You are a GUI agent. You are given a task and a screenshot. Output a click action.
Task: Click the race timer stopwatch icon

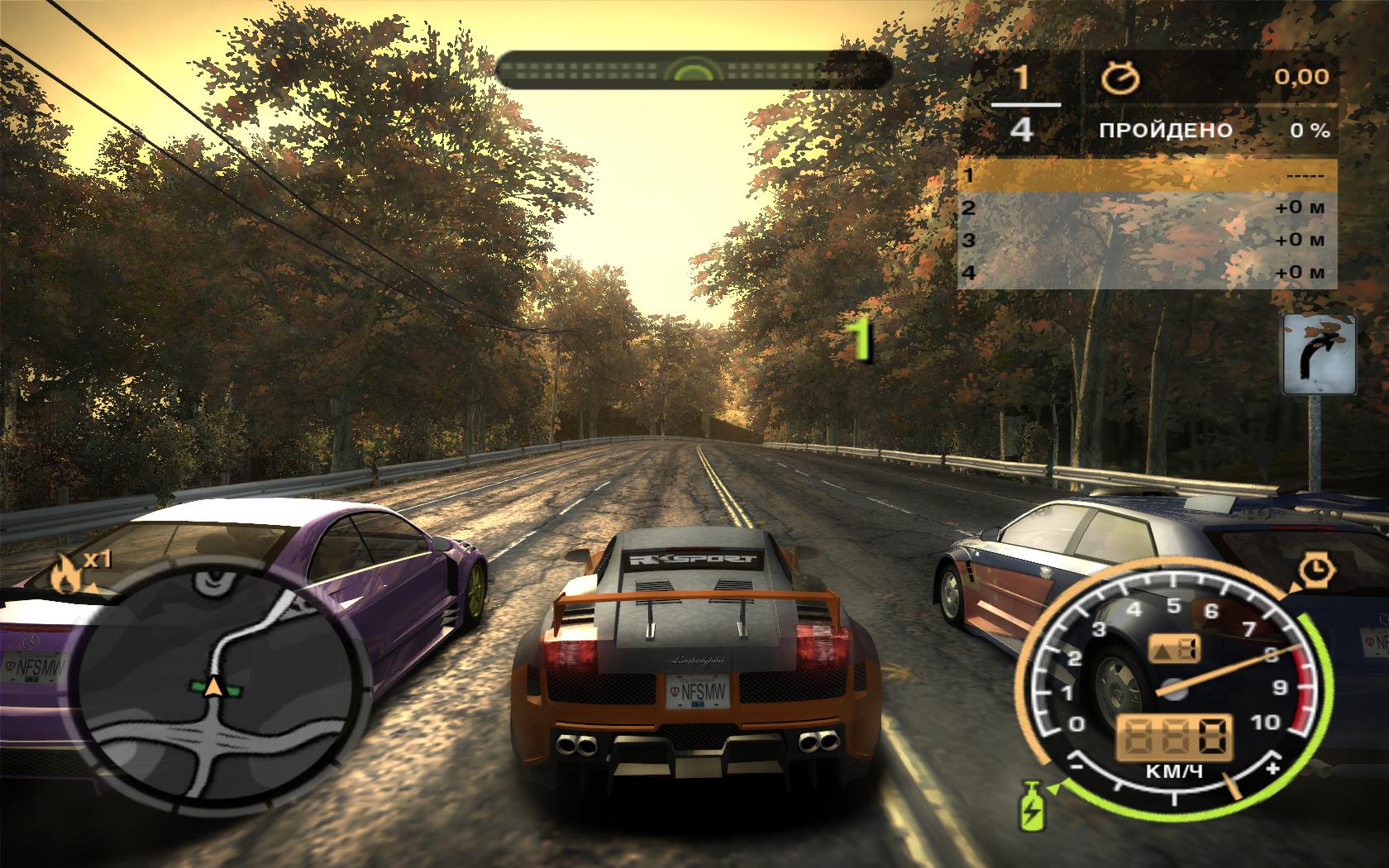coord(1121,79)
